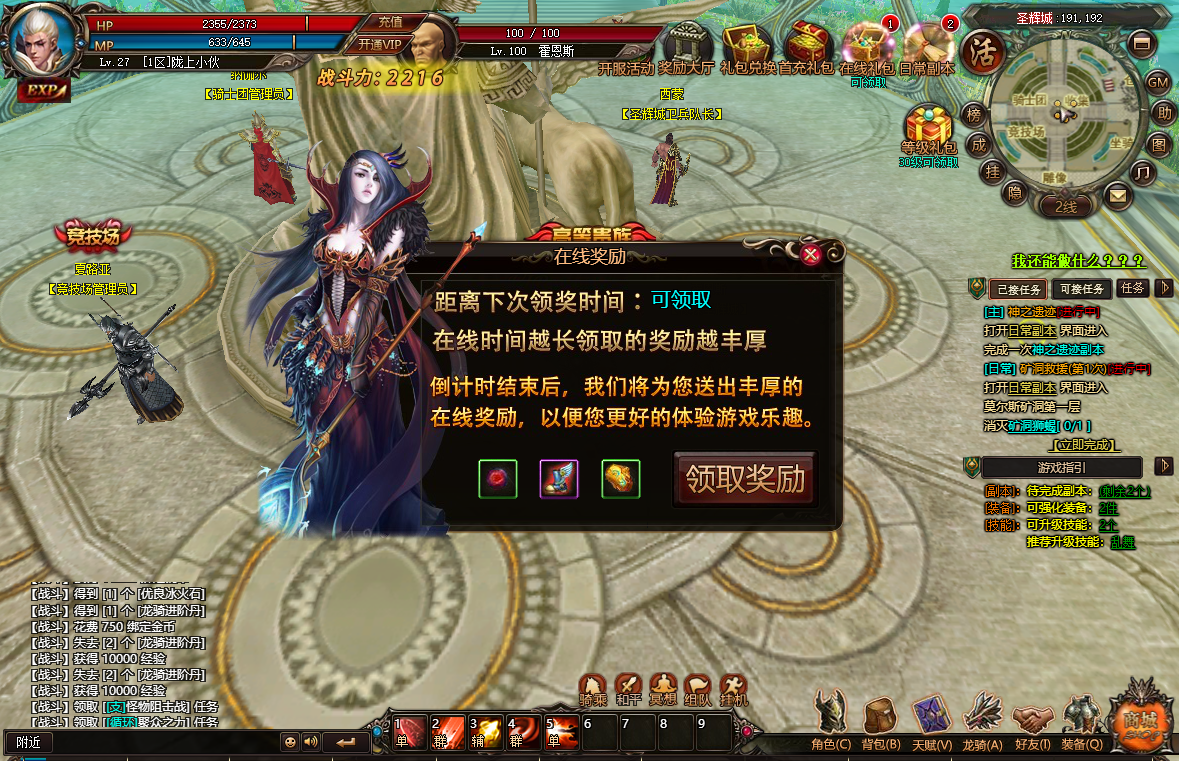The height and width of the screenshot is (761, 1179).
Task: Click the GM button beside the minimap
Action: 1158,82
